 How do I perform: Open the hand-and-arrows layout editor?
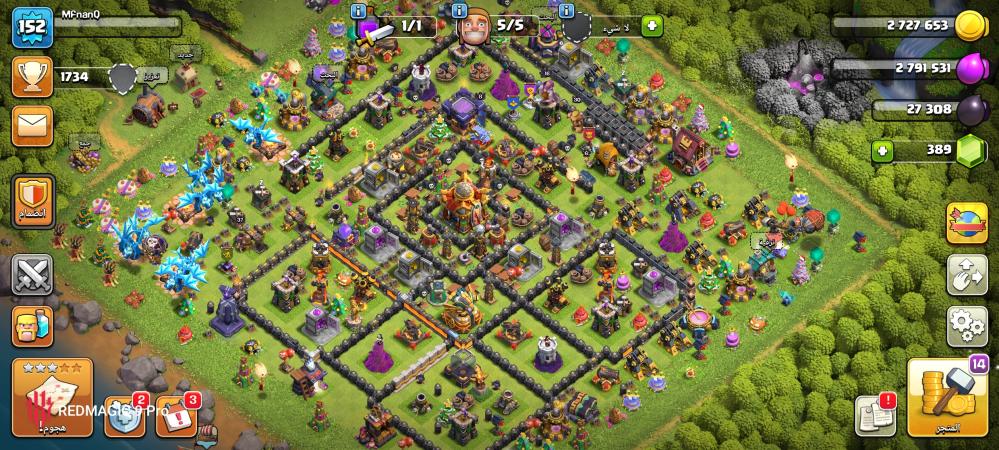pyautogui.click(x=966, y=275)
